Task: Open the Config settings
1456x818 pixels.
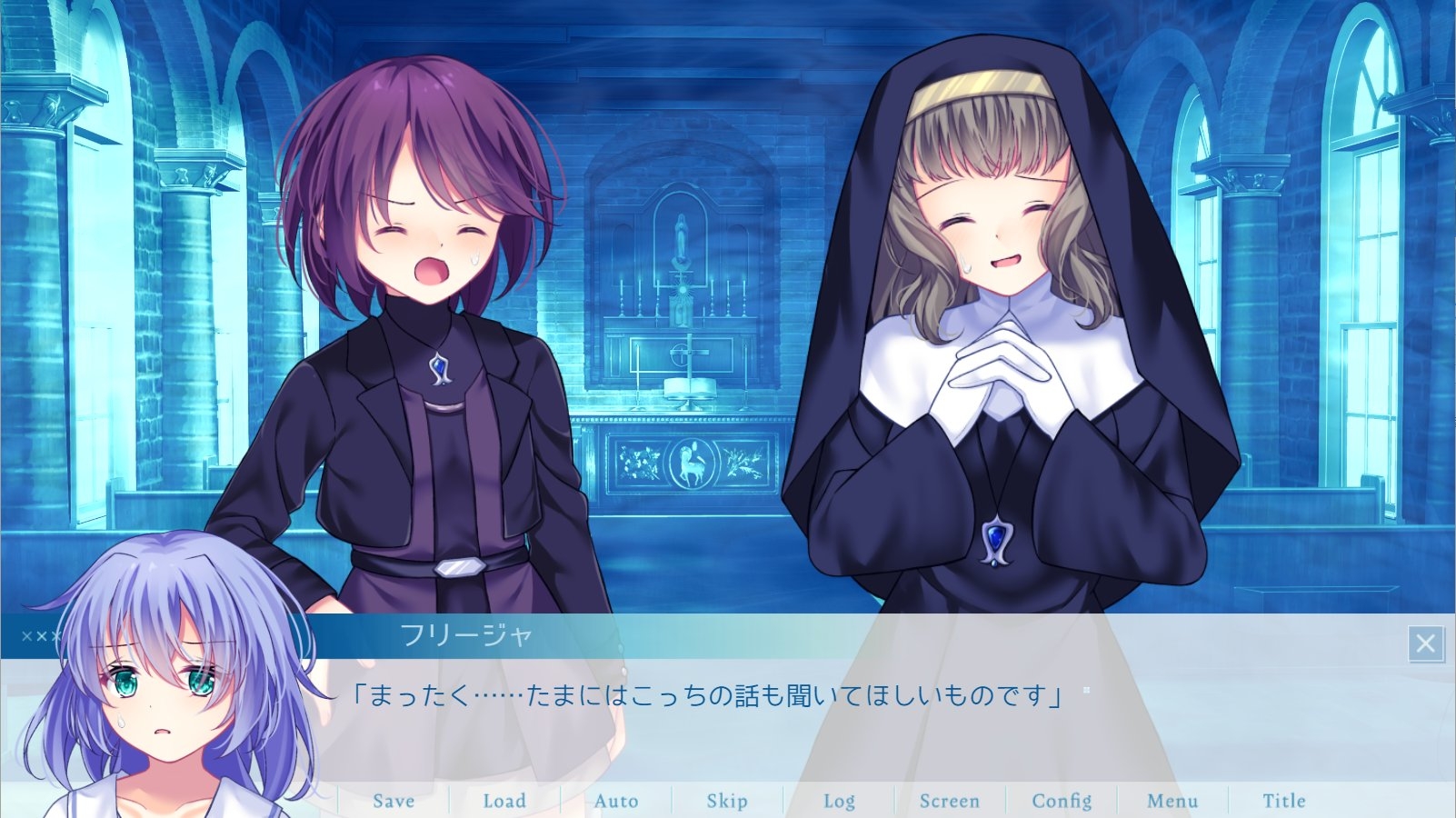Action: [1062, 801]
